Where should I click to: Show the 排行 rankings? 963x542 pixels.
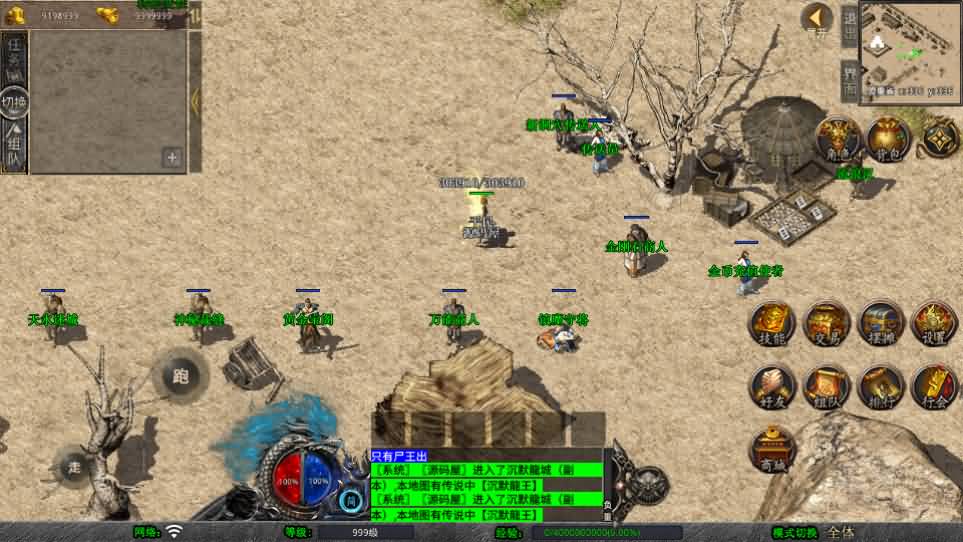(882, 386)
